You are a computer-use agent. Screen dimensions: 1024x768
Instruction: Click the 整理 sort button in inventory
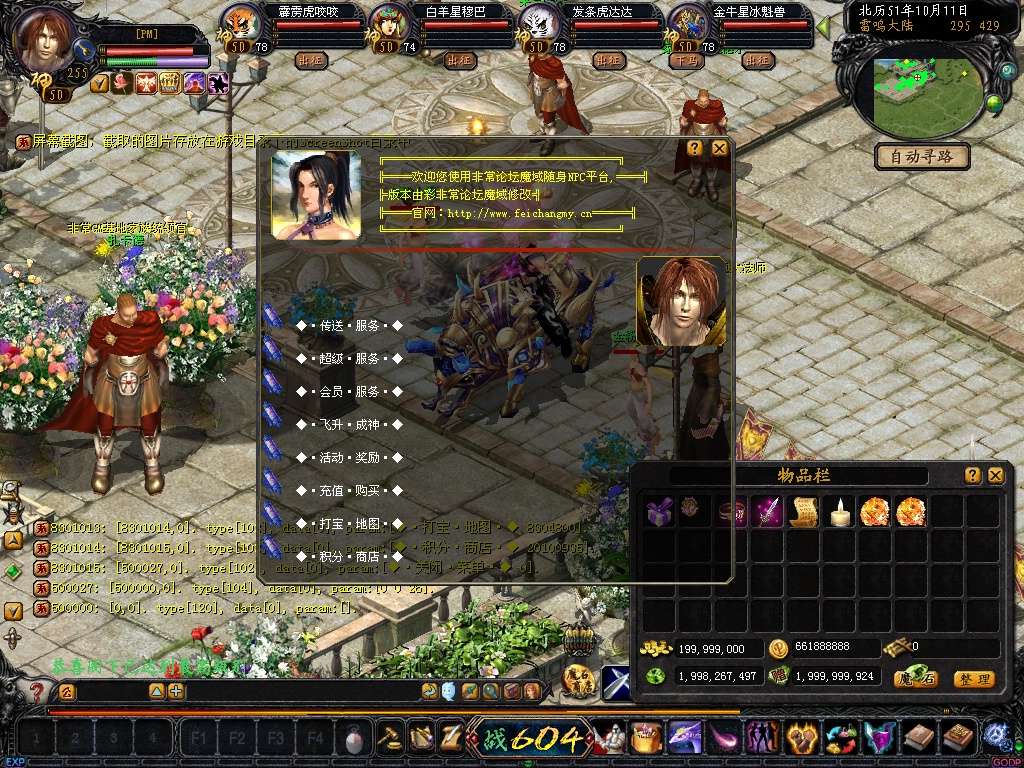coord(973,679)
